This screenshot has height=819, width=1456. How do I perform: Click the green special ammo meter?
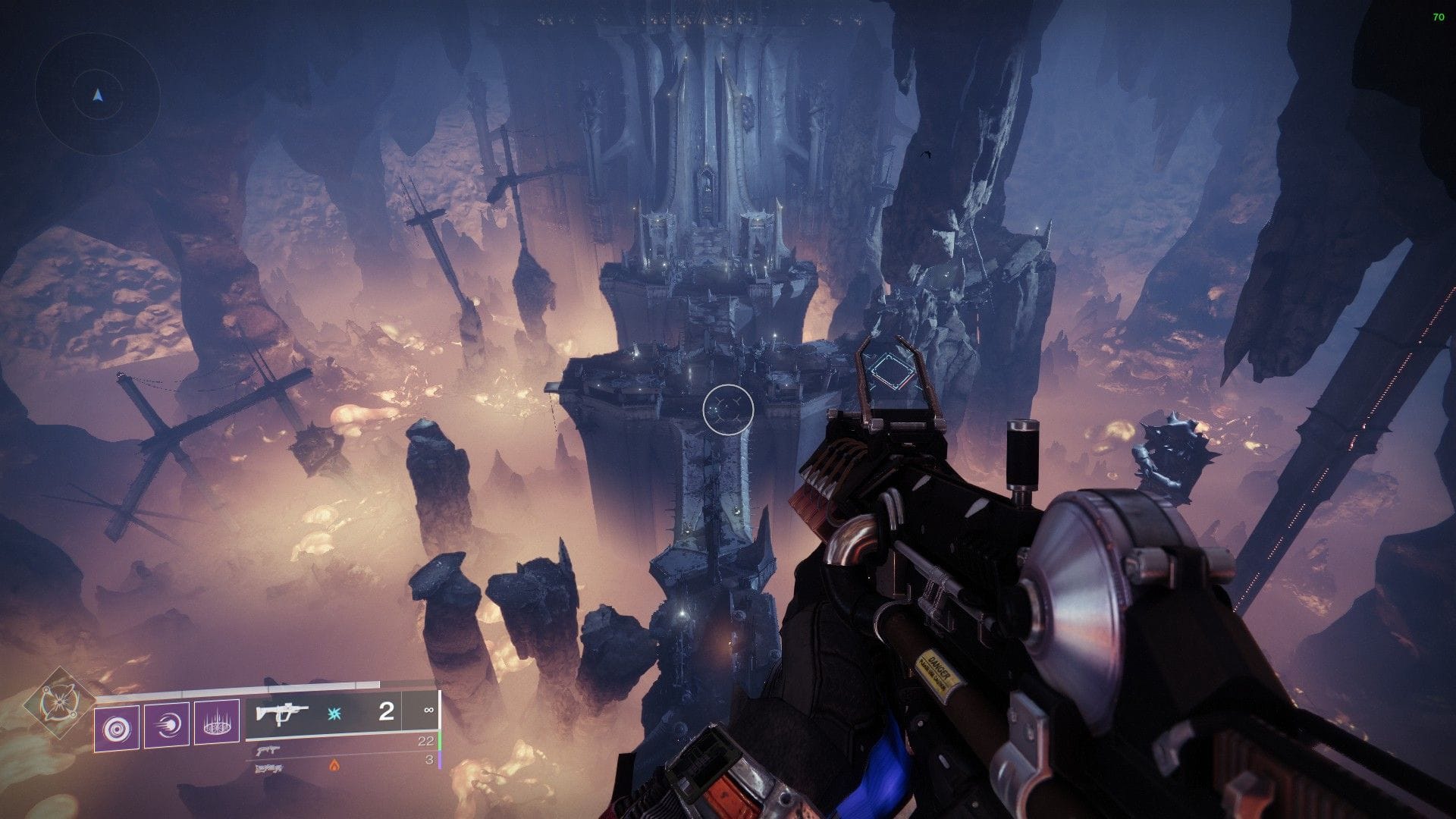point(438,742)
